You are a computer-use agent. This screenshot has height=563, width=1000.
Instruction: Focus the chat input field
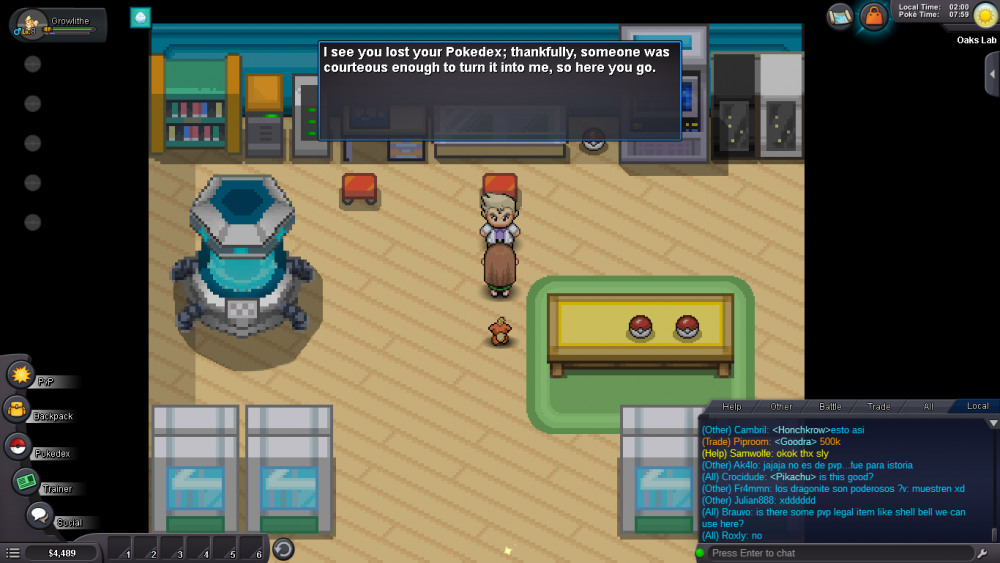840,553
